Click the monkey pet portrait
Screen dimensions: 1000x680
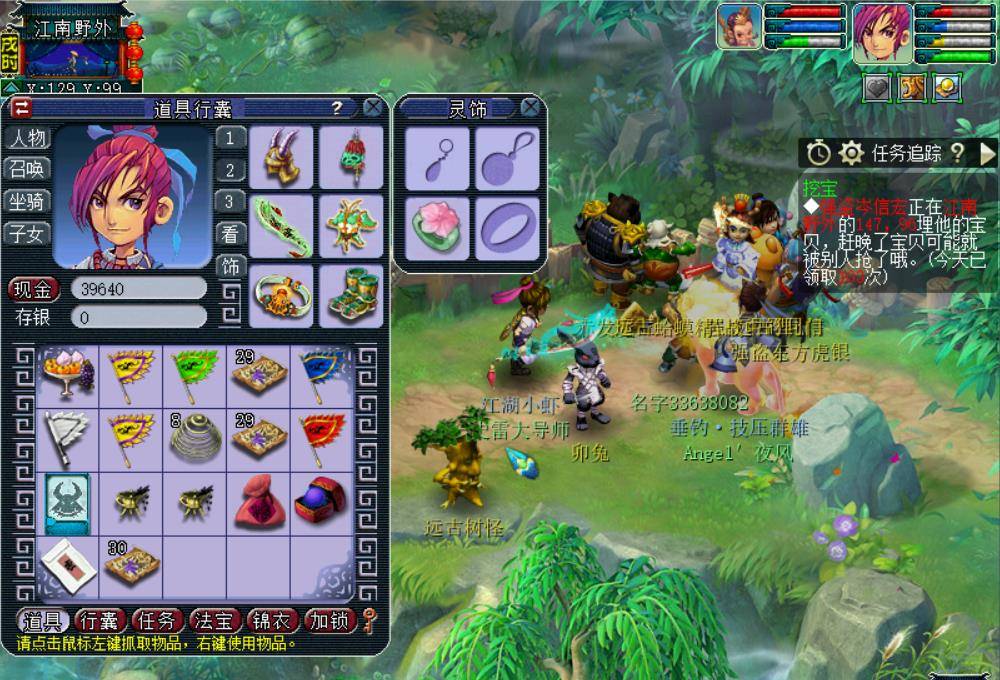[739, 26]
